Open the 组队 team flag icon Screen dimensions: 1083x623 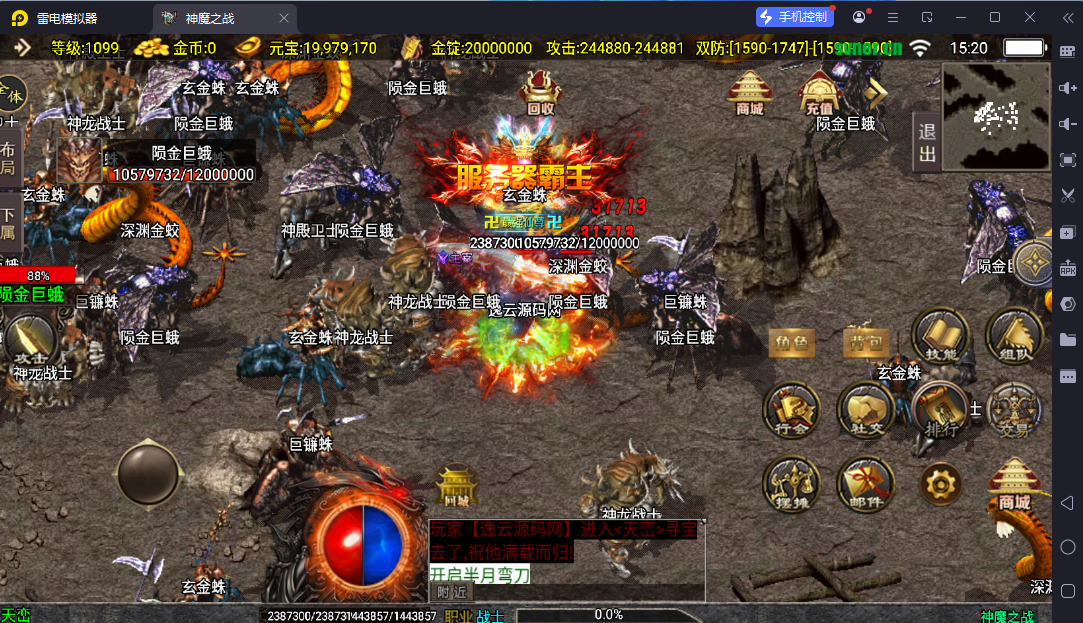[1014, 336]
